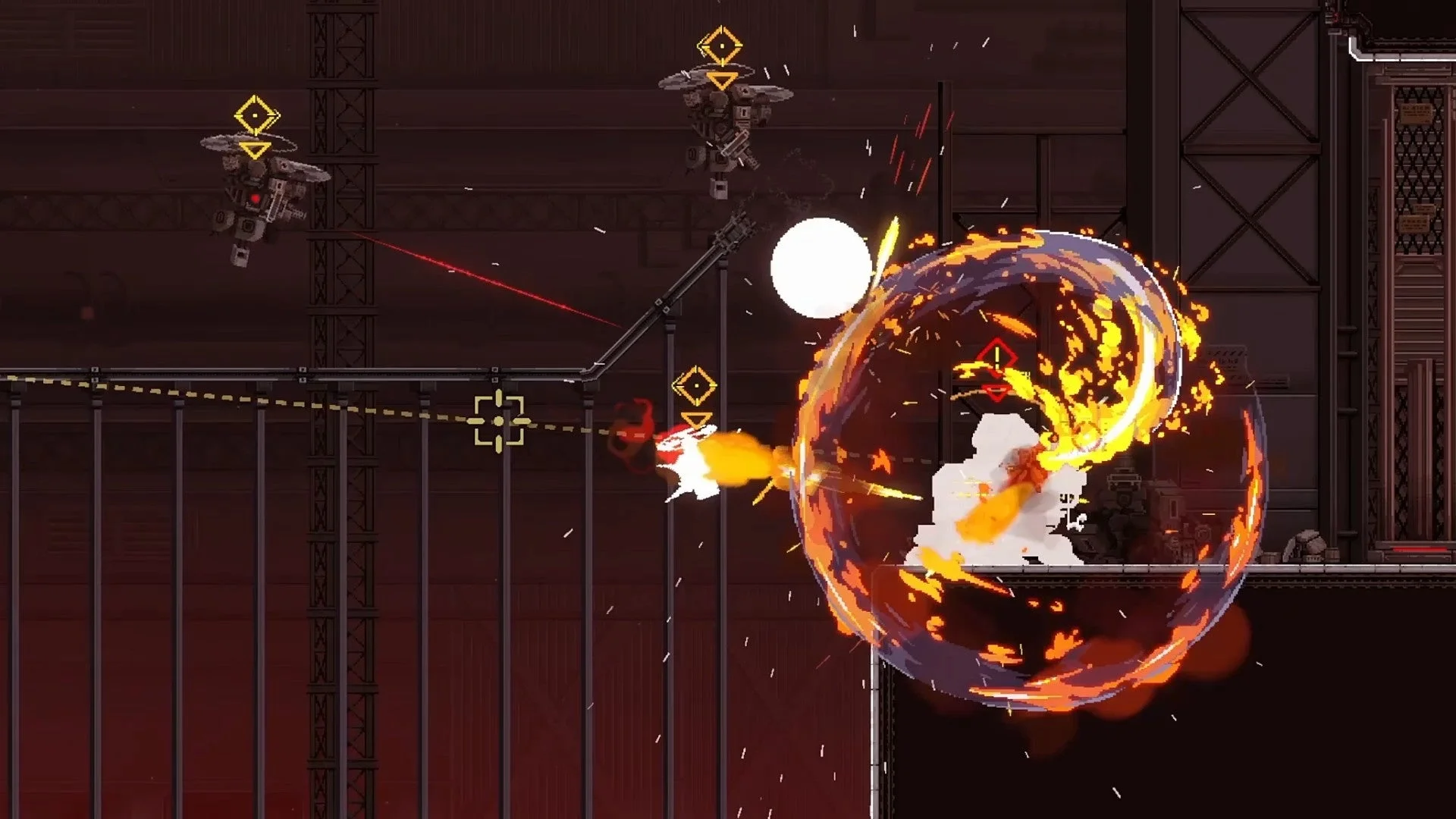Viewport: 1456px width, 819px height.
Task: Expand the diamond marker above the top drone
Action: click(721, 45)
